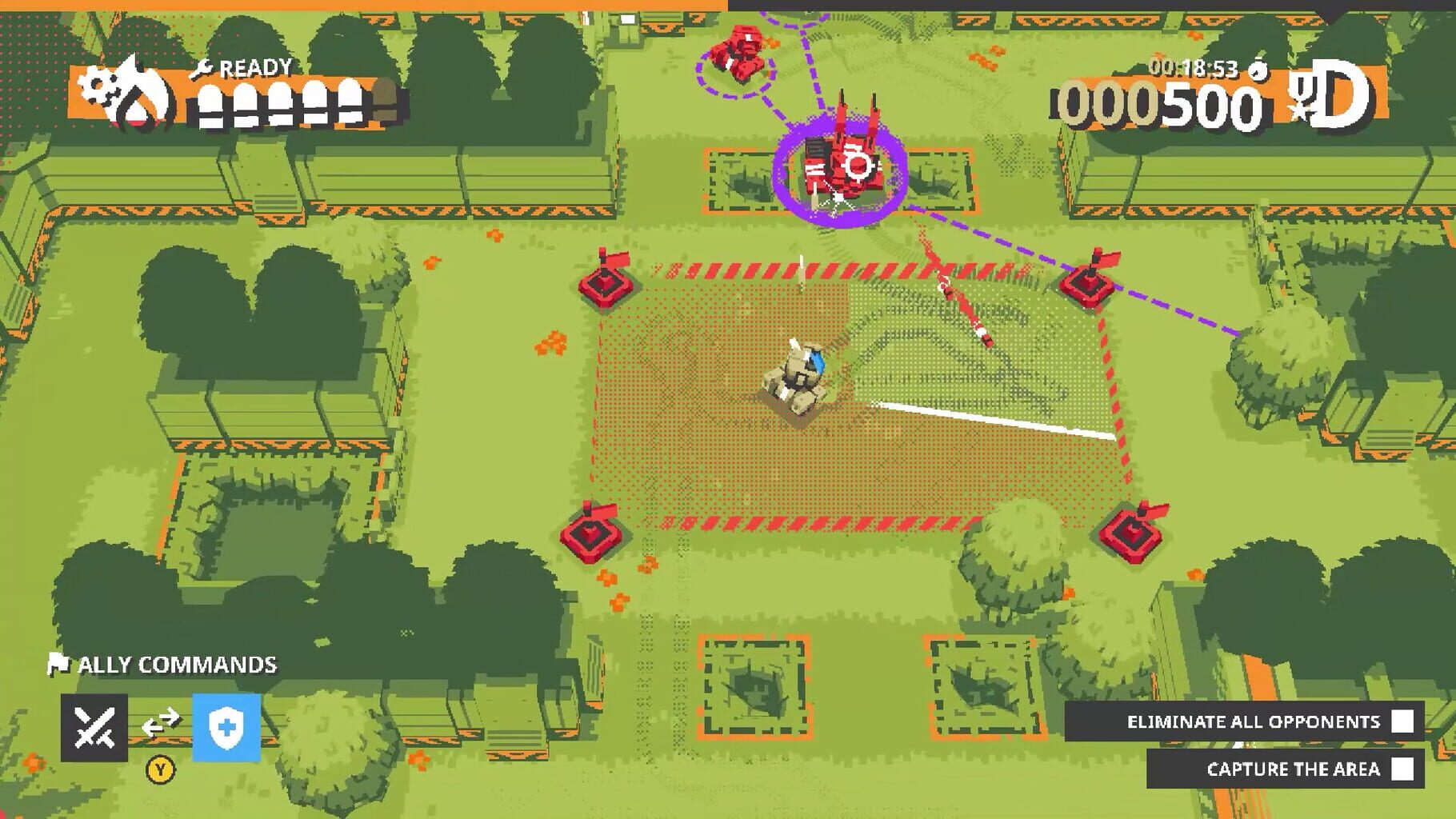Select the crossed swords attack ally command
Screen dimensions: 1456x819
pos(95,726)
